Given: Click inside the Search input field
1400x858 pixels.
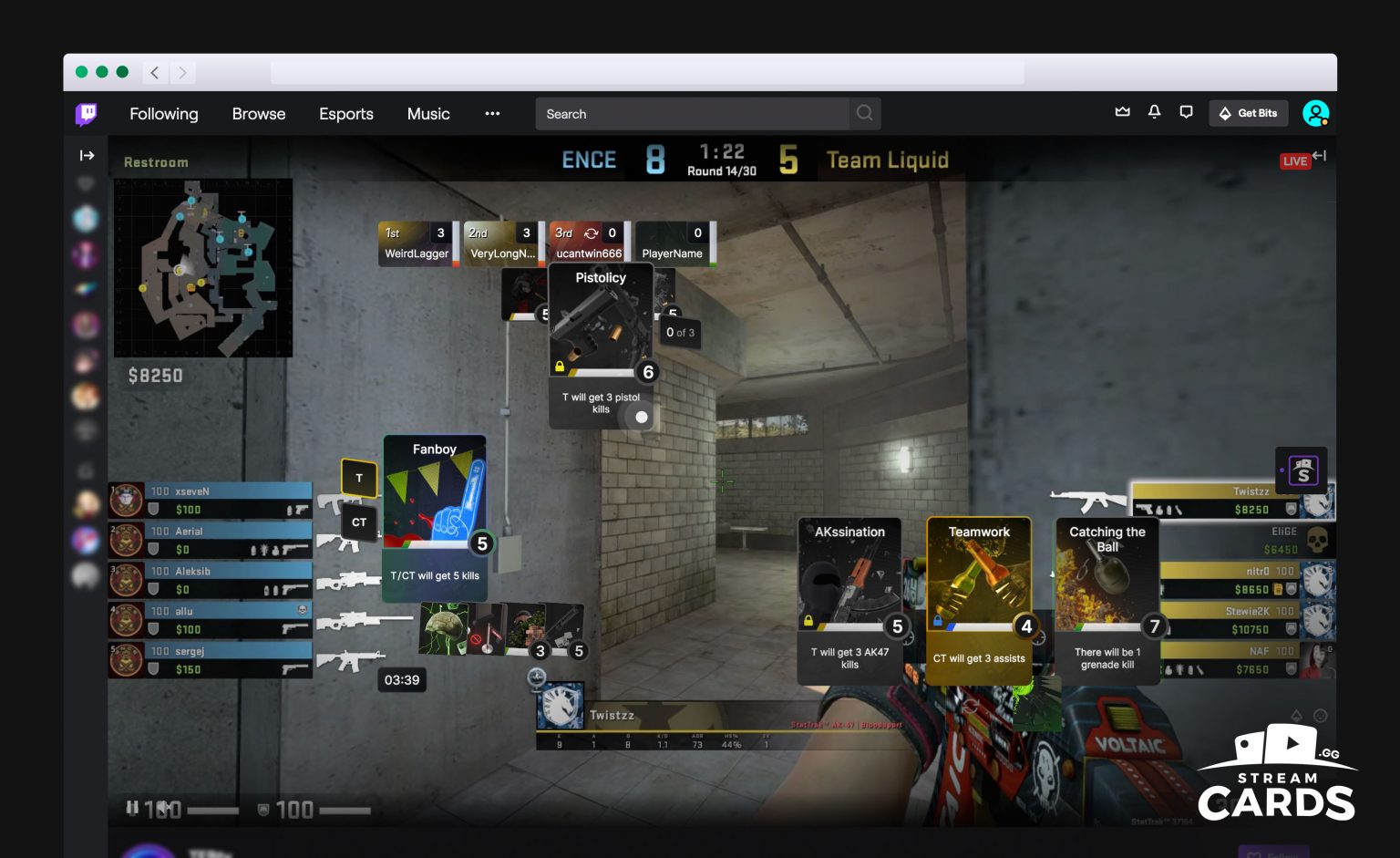Looking at the screenshot, I should (693, 113).
